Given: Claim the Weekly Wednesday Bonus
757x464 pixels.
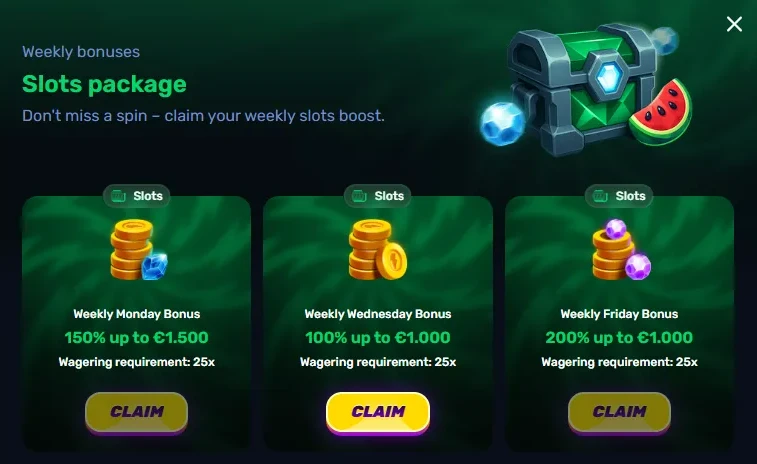Looking at the screenshot, I should (x=378, y=411).
